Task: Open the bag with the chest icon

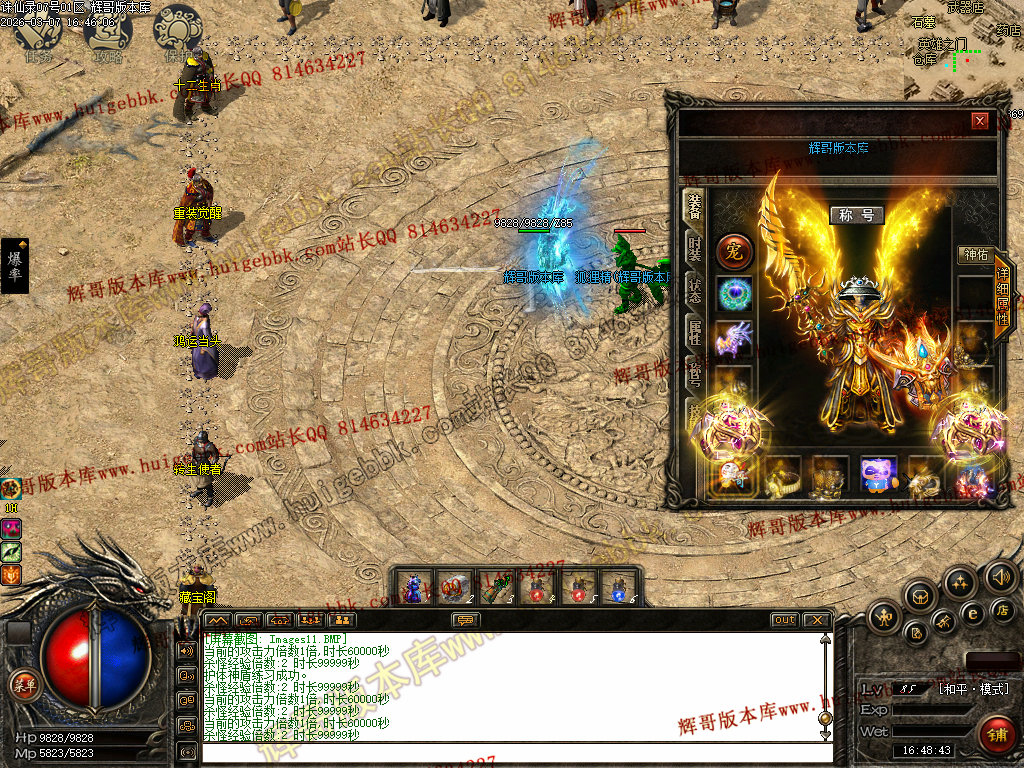Action: coord(919,596)
